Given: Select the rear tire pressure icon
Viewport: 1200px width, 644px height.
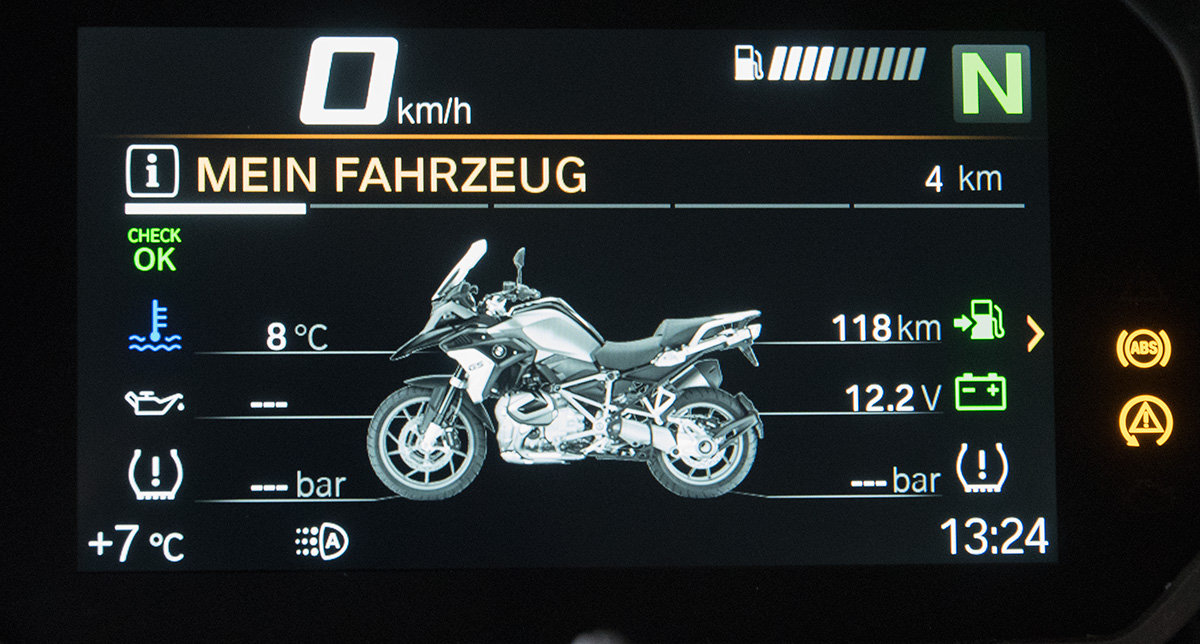Looking at the screenshot, I should [x=982, y=468].
